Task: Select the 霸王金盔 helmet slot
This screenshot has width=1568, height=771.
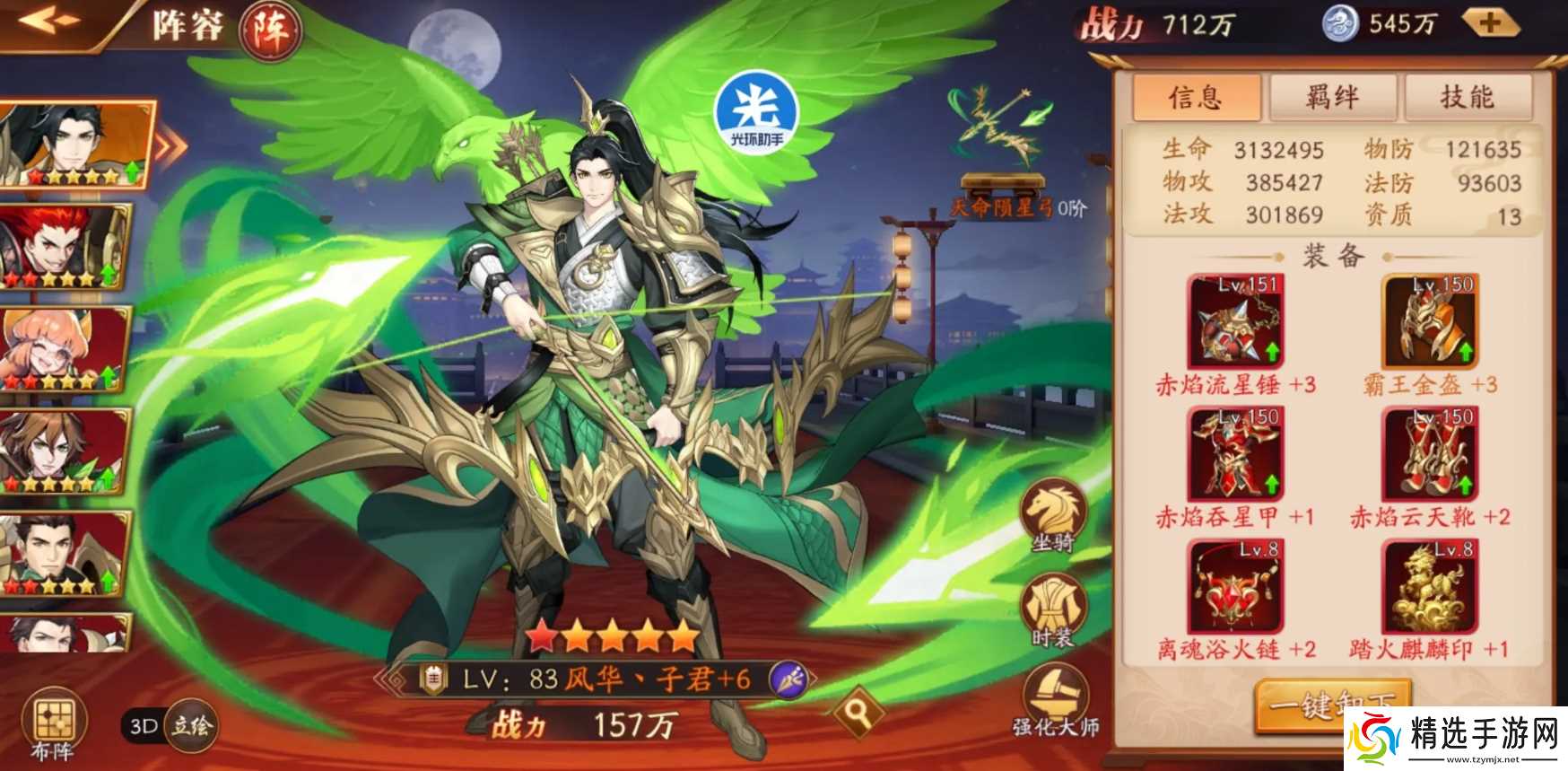Action: pyautogui.click(x=1430, y=322)
